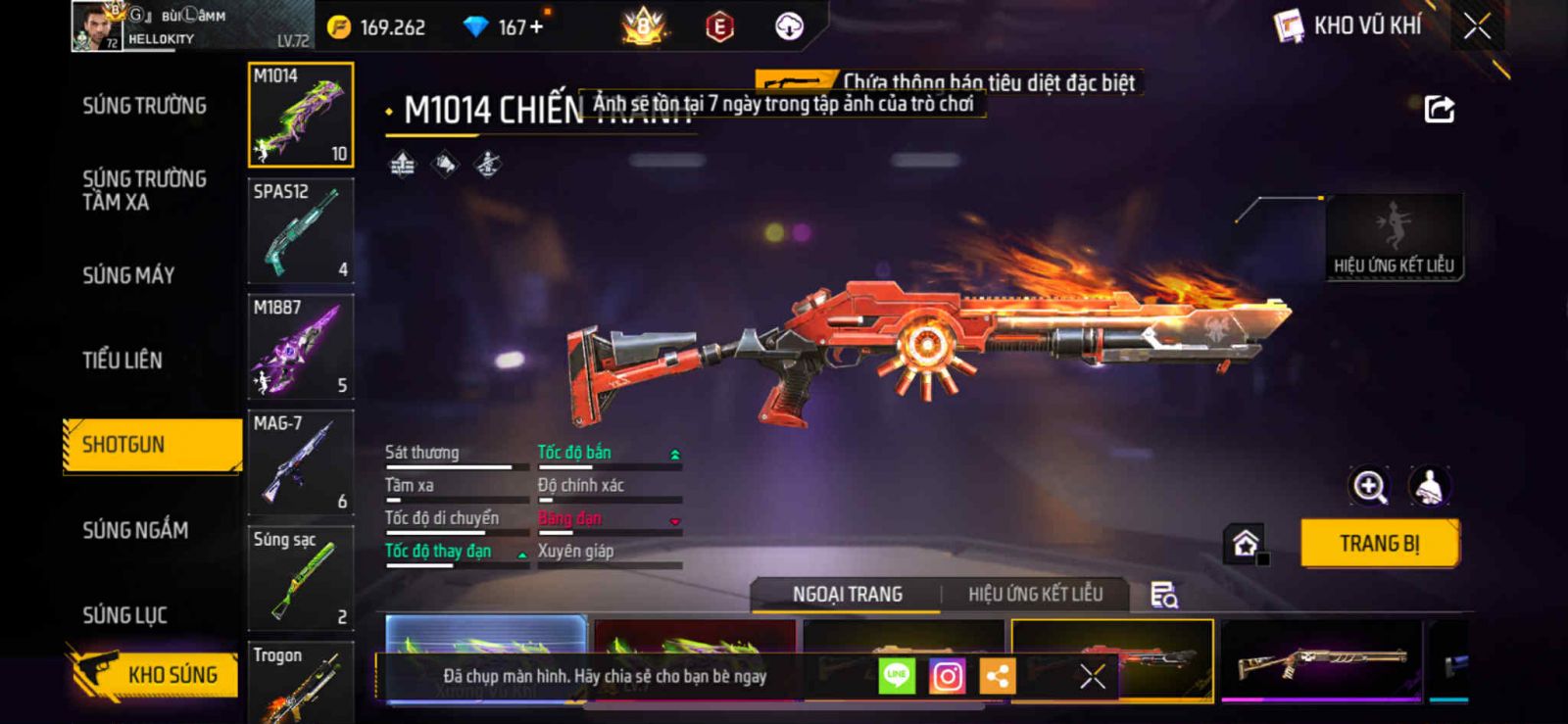Image resolution: width=1568 pixels, height=724 pixels.
Task: Equip the weapon with TRANG BỊ button
Action: (x=1379, y=544)
